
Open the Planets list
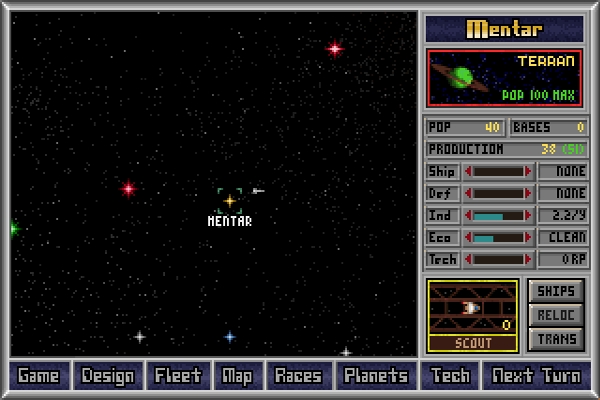click(376, 376)
